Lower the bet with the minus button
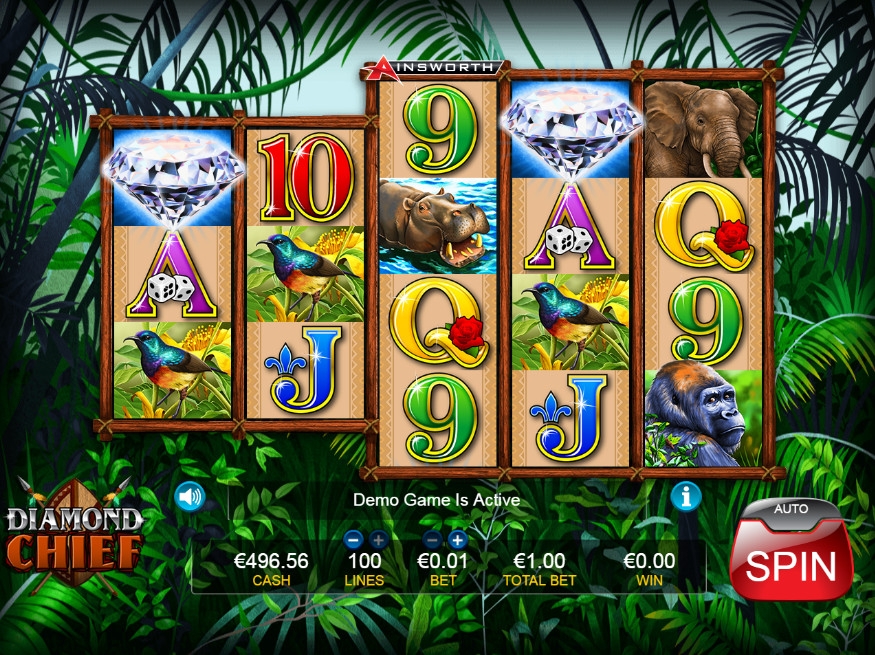Viewport: 875px width, 655px height. coord(433,540)
